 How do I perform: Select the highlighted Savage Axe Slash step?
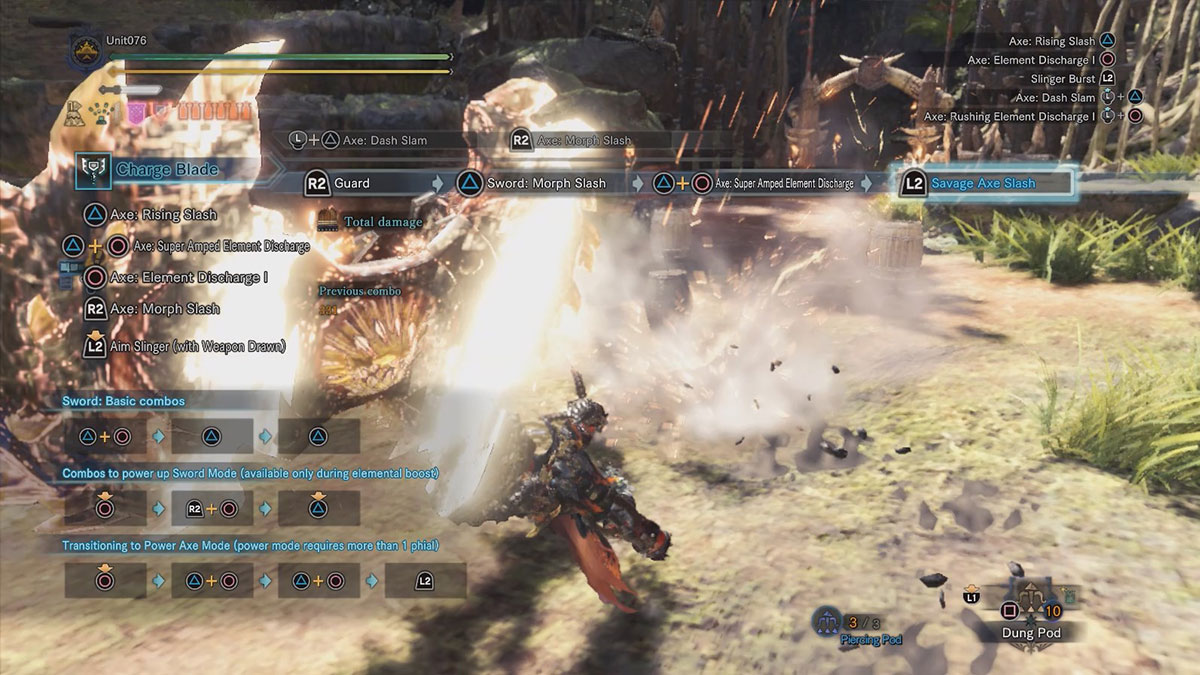(982, 183)
